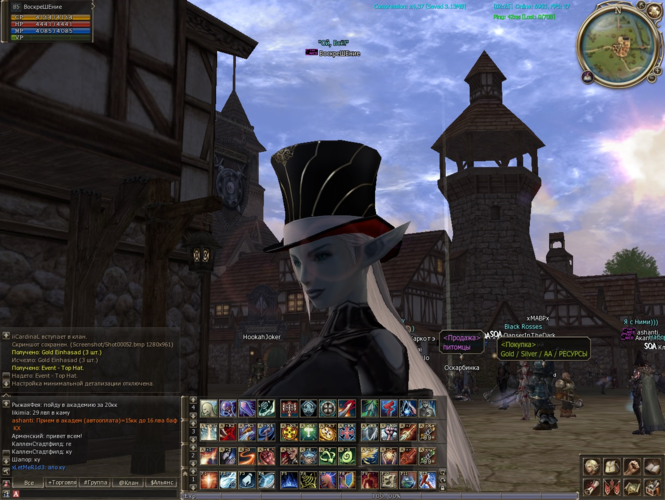The width and height of the screenshot is (665, 500).
Task: Switch to the Все chat tab
Action: coord(29,482)
